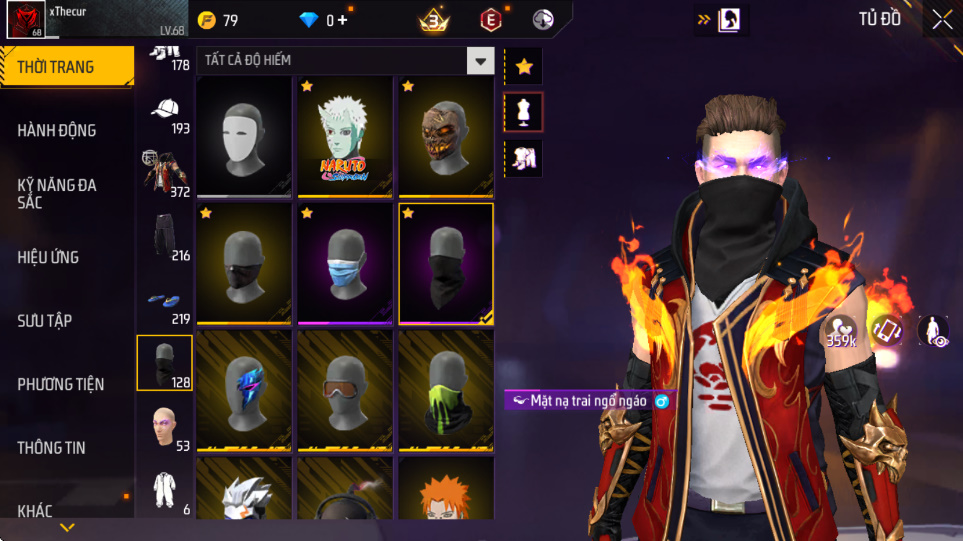Open the Tất Cả Độ Hiếm rarity dropdown
The image size is (963, 541).
tap(482, 61)
